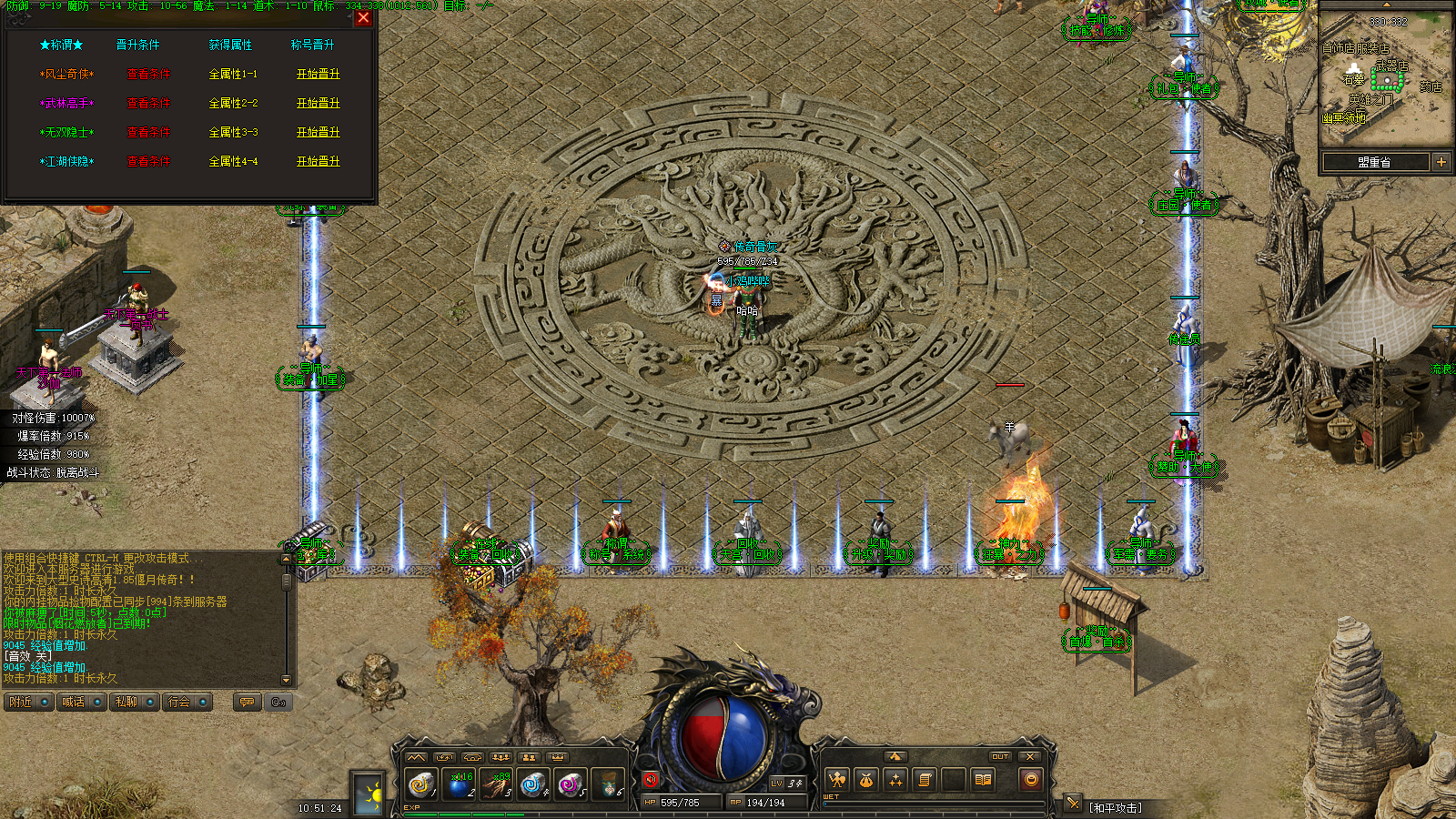Open the chat speech-bubble button
Image resolution: width=1456 pixels, height=819 pixels.
pyautogui.click(x=247, y=702)
